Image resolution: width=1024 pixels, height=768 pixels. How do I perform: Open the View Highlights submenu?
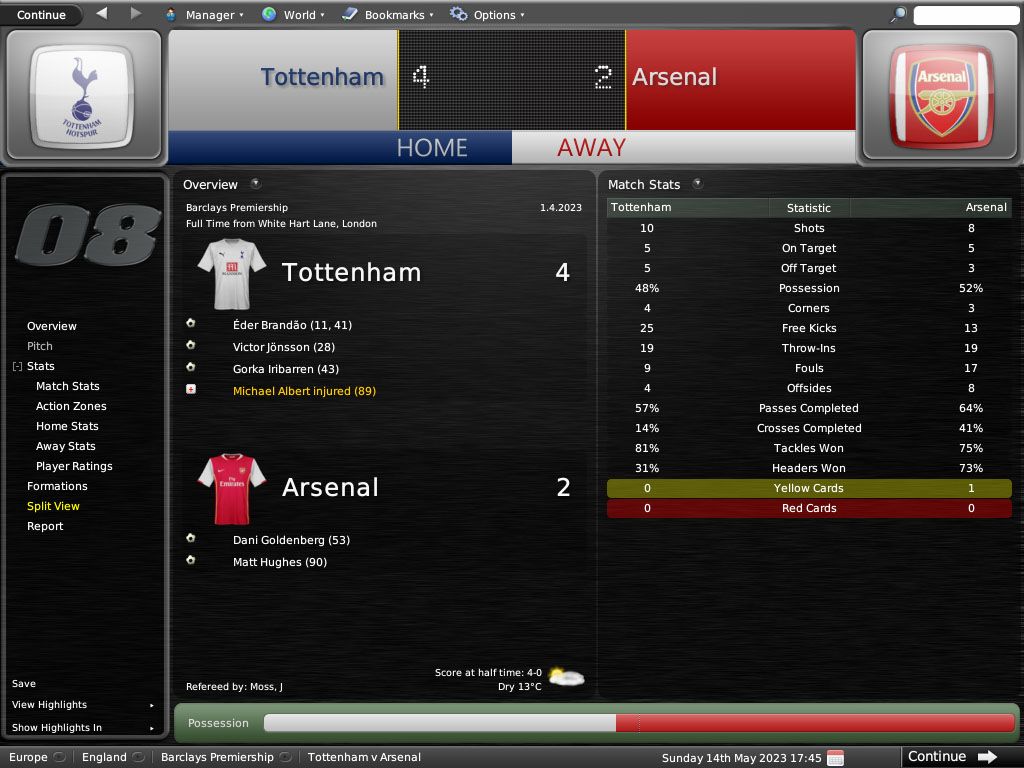[50, 705]
